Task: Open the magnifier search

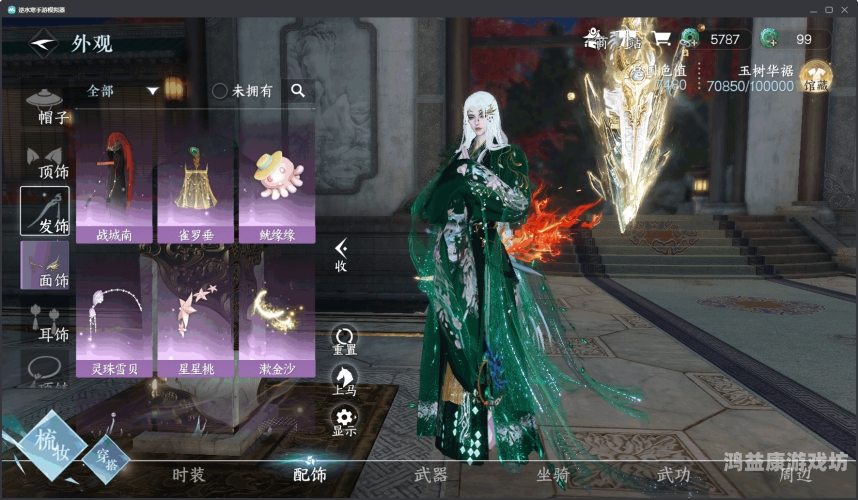Action: pyautogui.click(x=297, y=91)
